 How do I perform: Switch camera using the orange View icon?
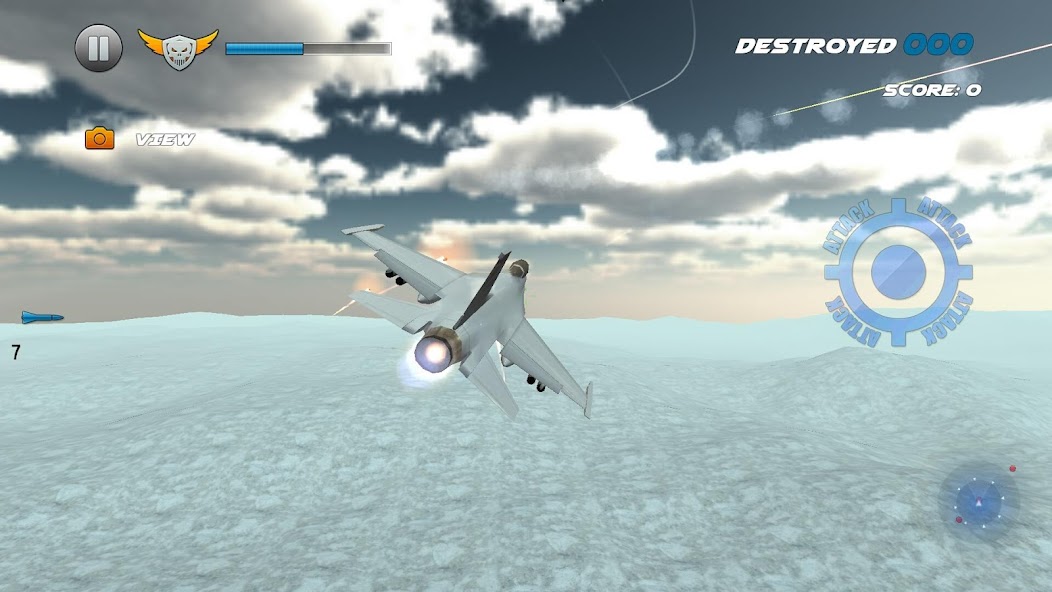point(100,138)
